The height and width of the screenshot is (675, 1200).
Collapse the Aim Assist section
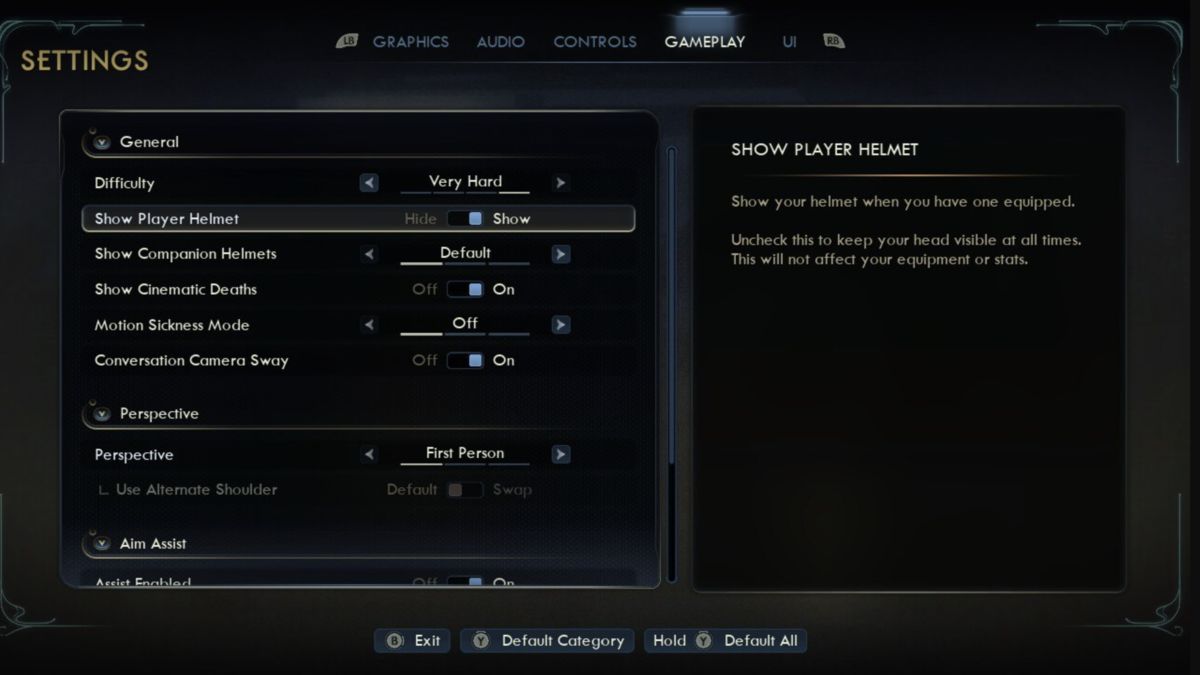(101, 544)
